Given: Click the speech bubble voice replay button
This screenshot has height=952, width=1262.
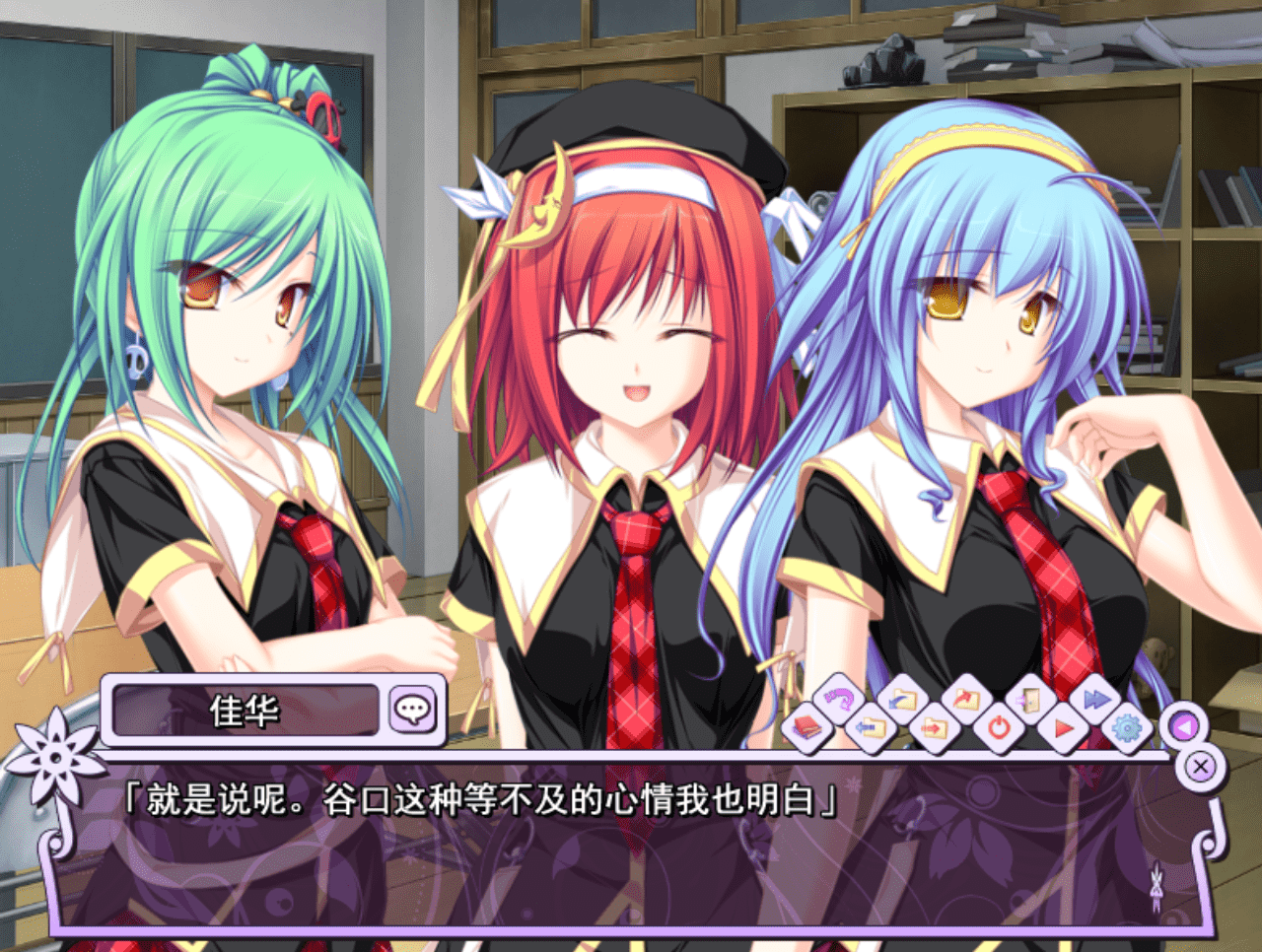Looking at the screenshot, I should tap(413, 709).
